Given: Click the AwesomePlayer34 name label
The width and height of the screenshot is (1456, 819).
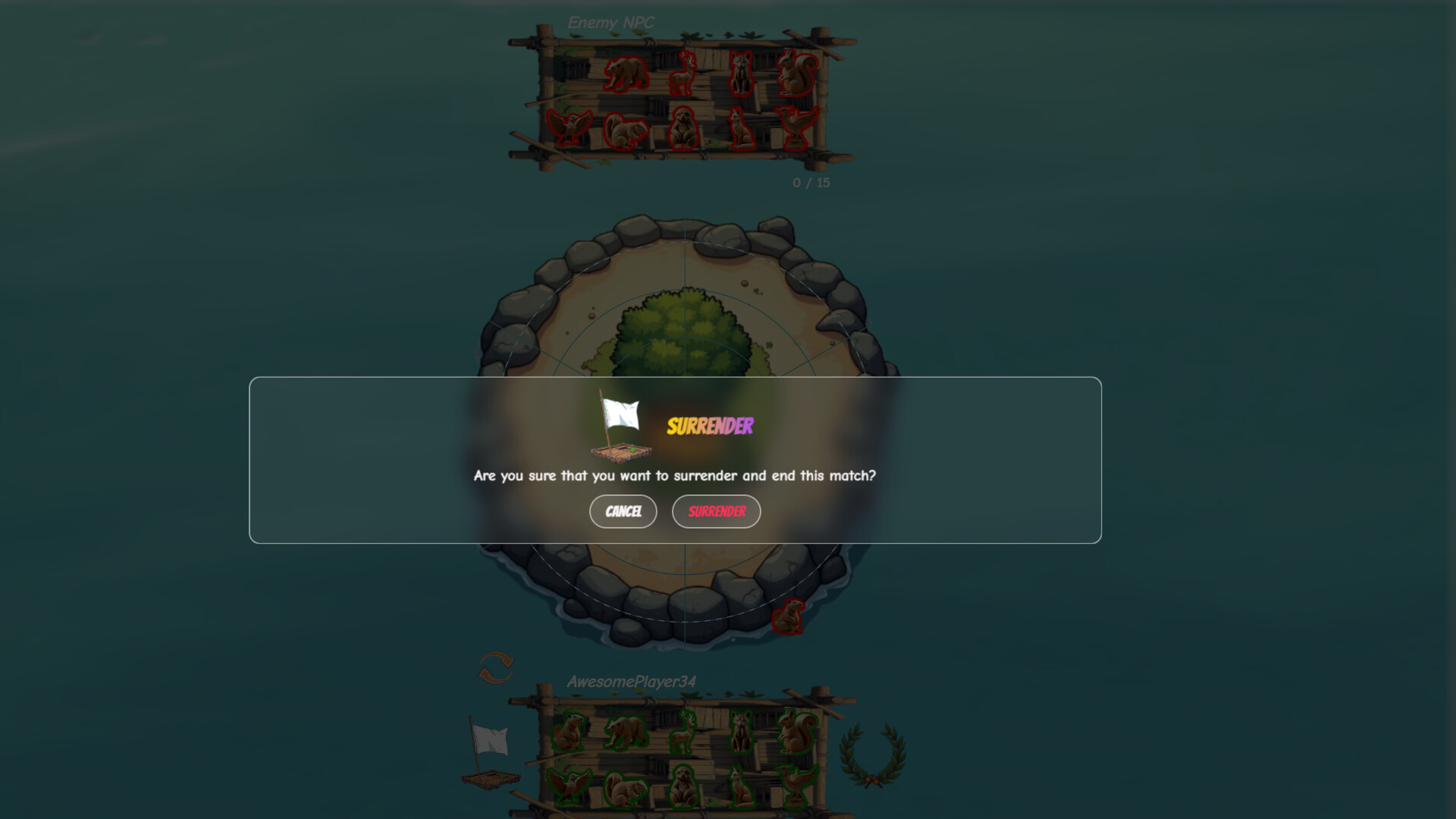Looking at the screenshot, I should coord(632,681).
